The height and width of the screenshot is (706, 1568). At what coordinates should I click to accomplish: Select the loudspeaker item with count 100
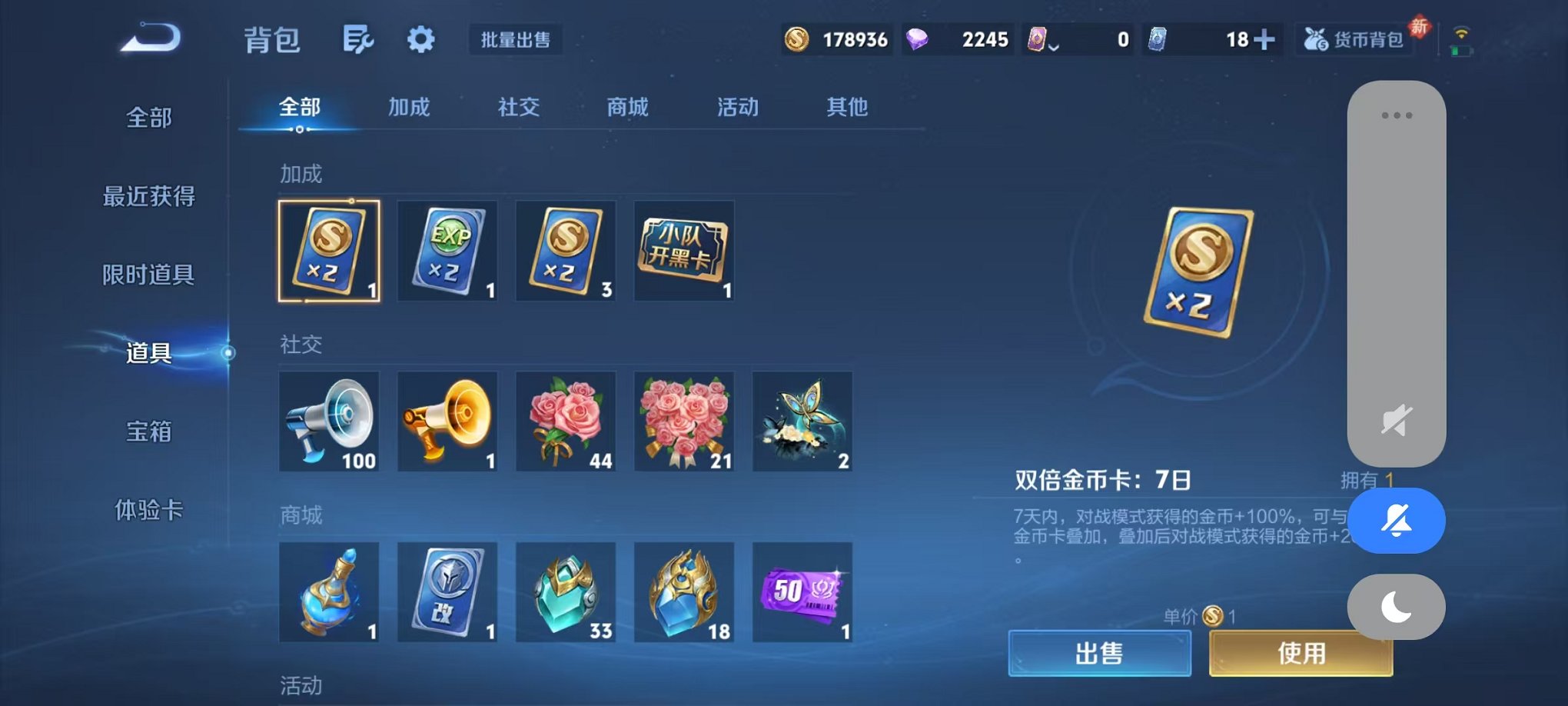(329, 422)
